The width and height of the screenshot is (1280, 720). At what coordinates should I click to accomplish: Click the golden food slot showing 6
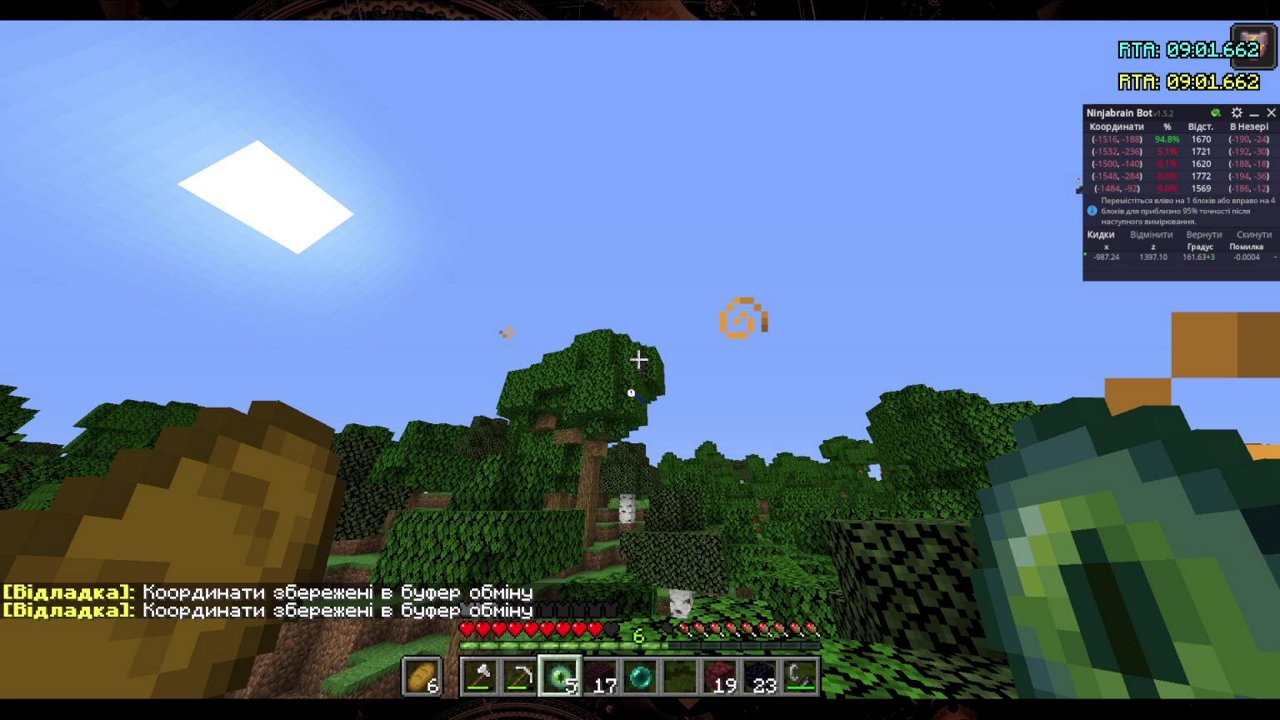tap(422, 675)
